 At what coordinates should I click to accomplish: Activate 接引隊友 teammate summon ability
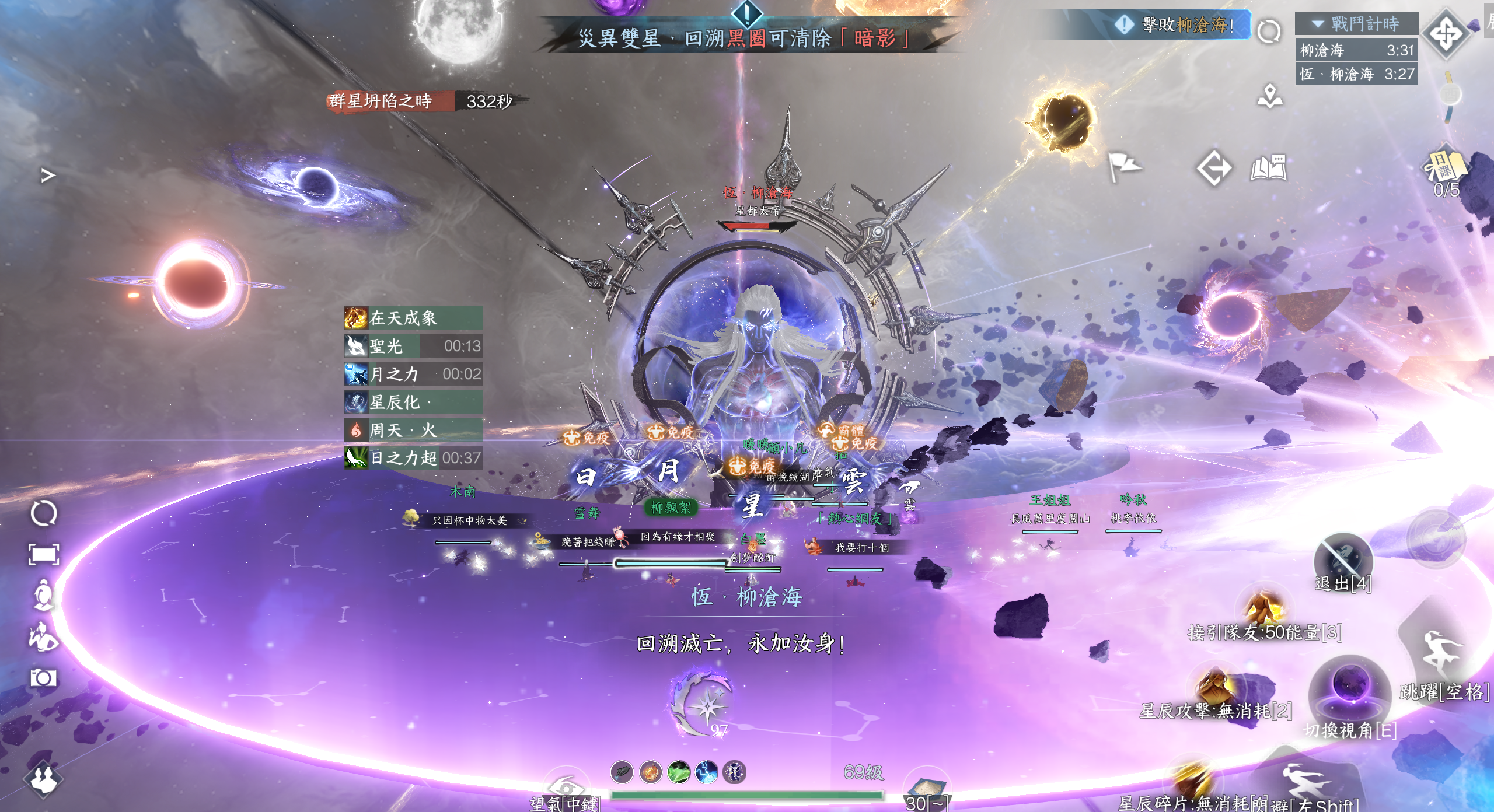coord(1264,608)
